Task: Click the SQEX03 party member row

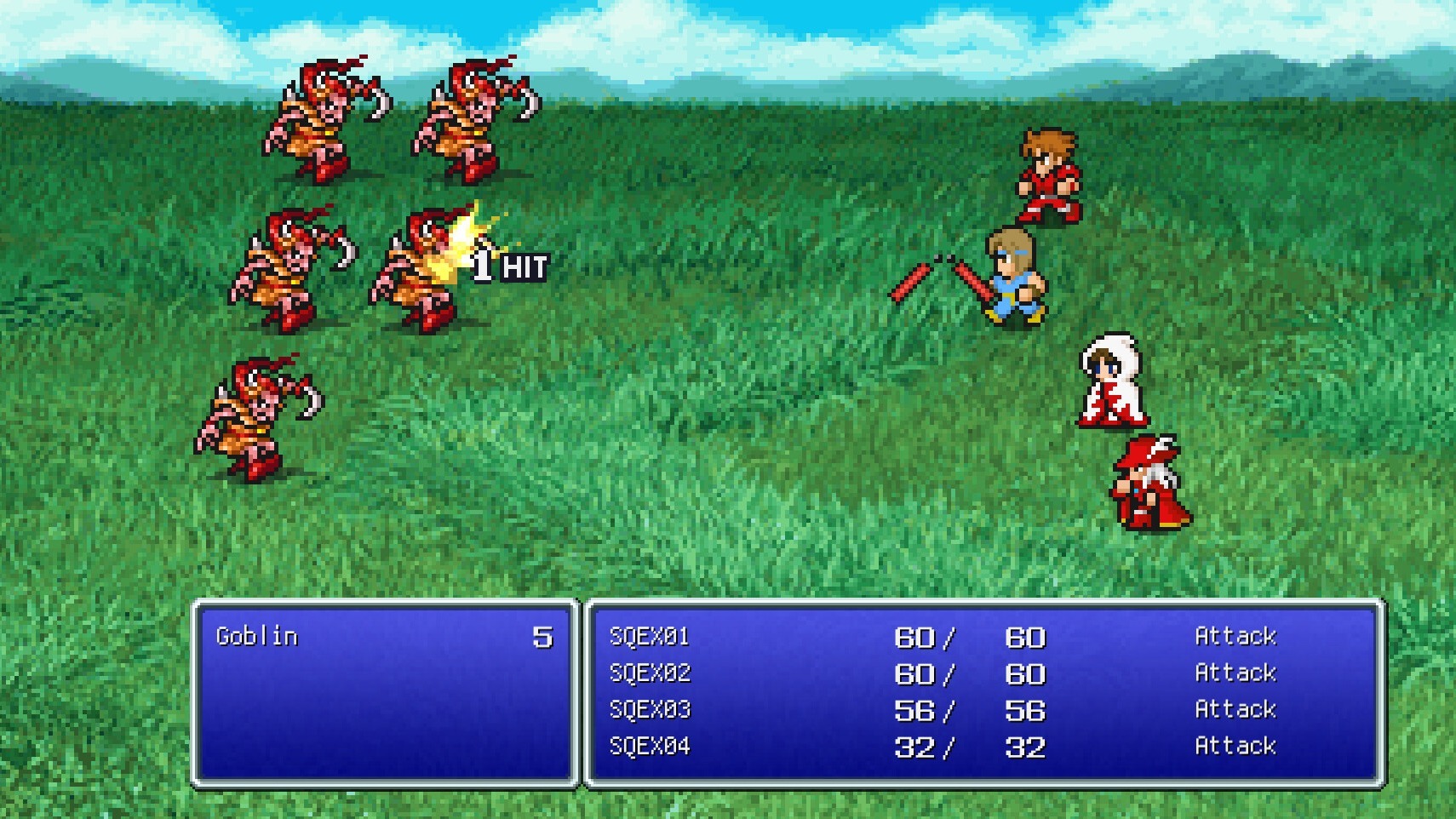Action: 650,710
